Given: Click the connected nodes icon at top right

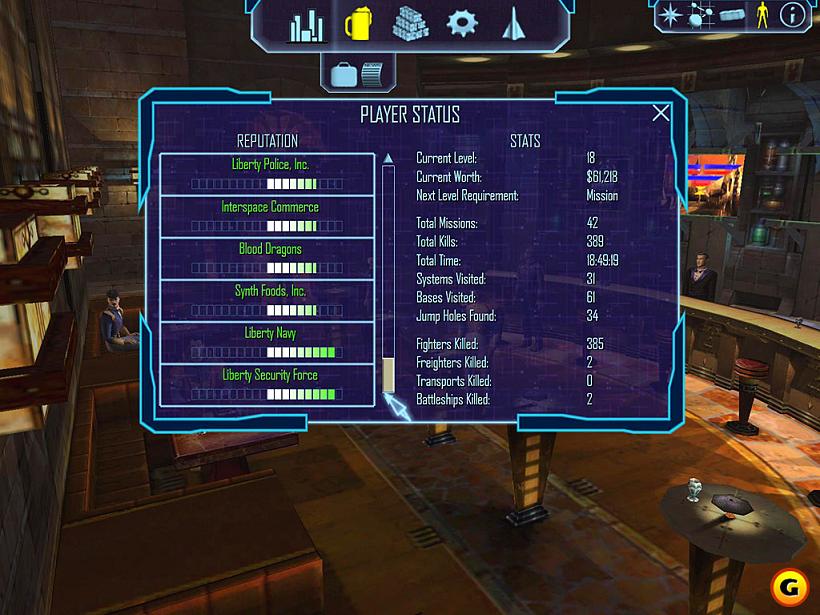Looking at the screenshot, I should click(700, 14).
